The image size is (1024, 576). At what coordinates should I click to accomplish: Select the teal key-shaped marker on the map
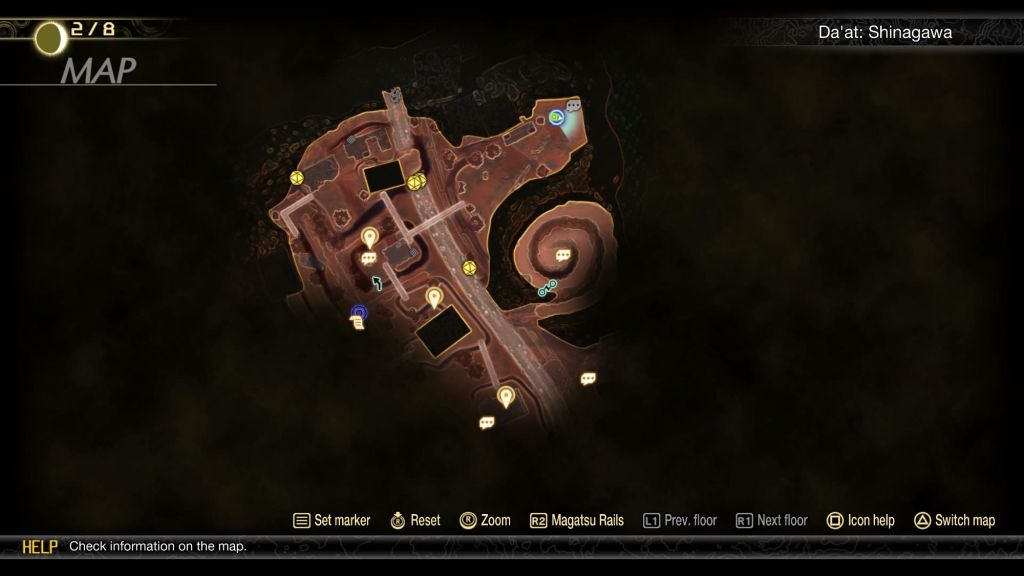547,290
